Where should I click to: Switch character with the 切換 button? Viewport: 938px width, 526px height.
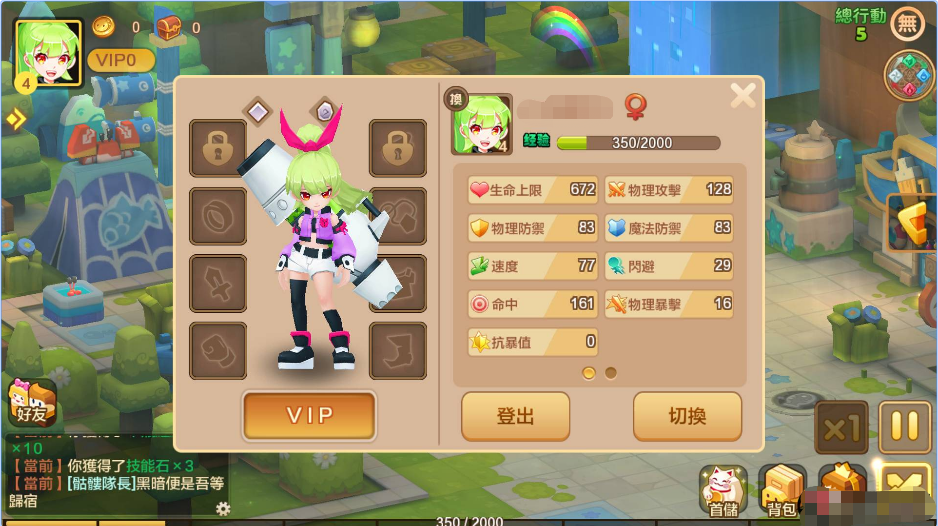point(687,416)
